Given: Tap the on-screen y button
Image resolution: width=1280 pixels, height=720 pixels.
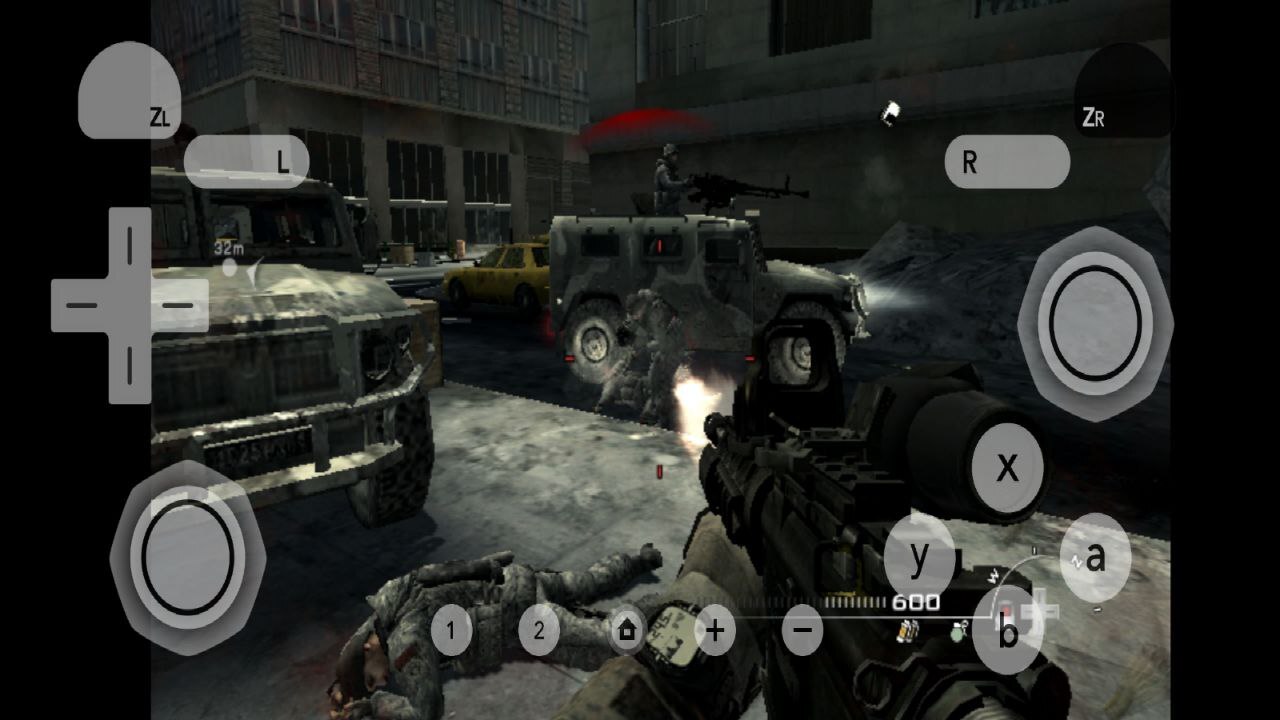Looking at the screenshot, I should click(x=919, y=556).
